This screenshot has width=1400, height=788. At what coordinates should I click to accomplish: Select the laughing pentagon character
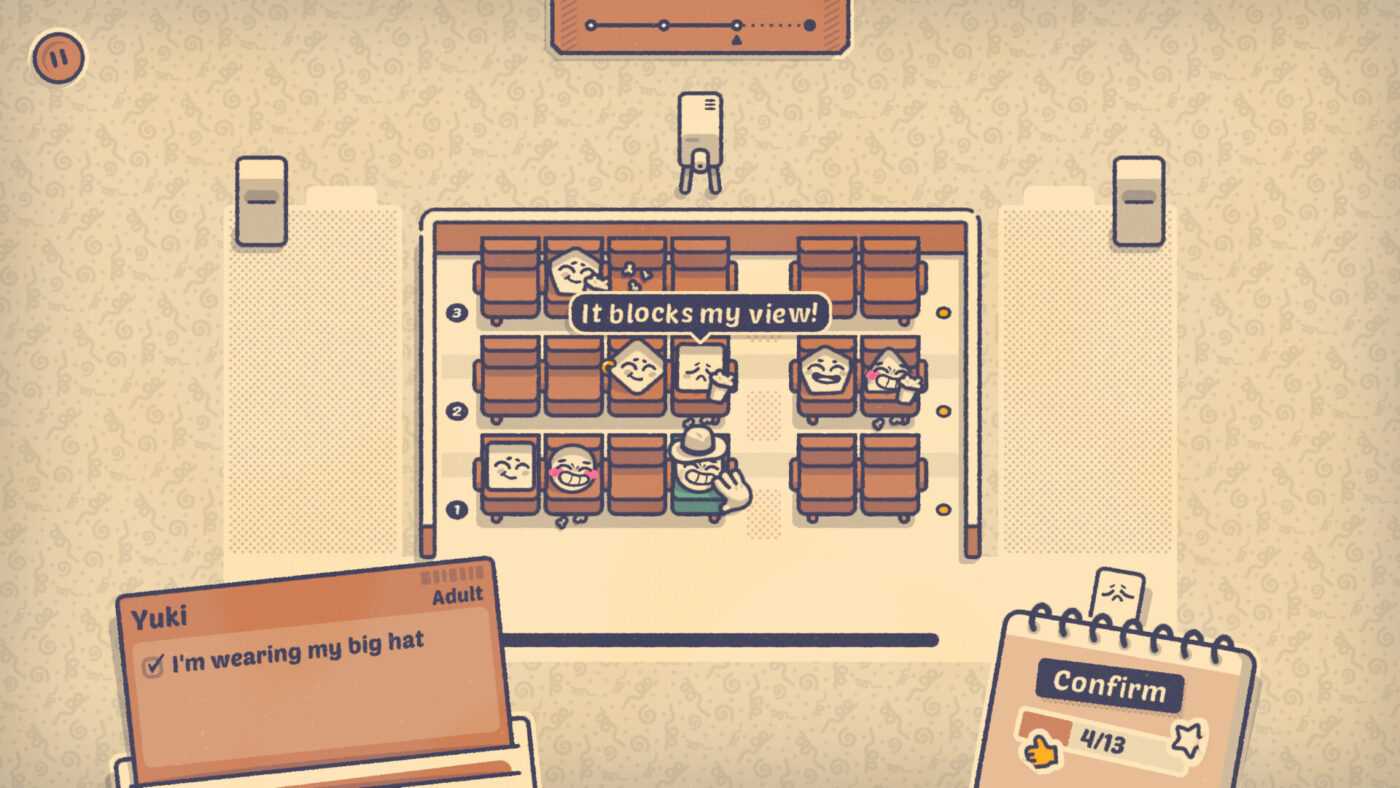pos(826,369)
